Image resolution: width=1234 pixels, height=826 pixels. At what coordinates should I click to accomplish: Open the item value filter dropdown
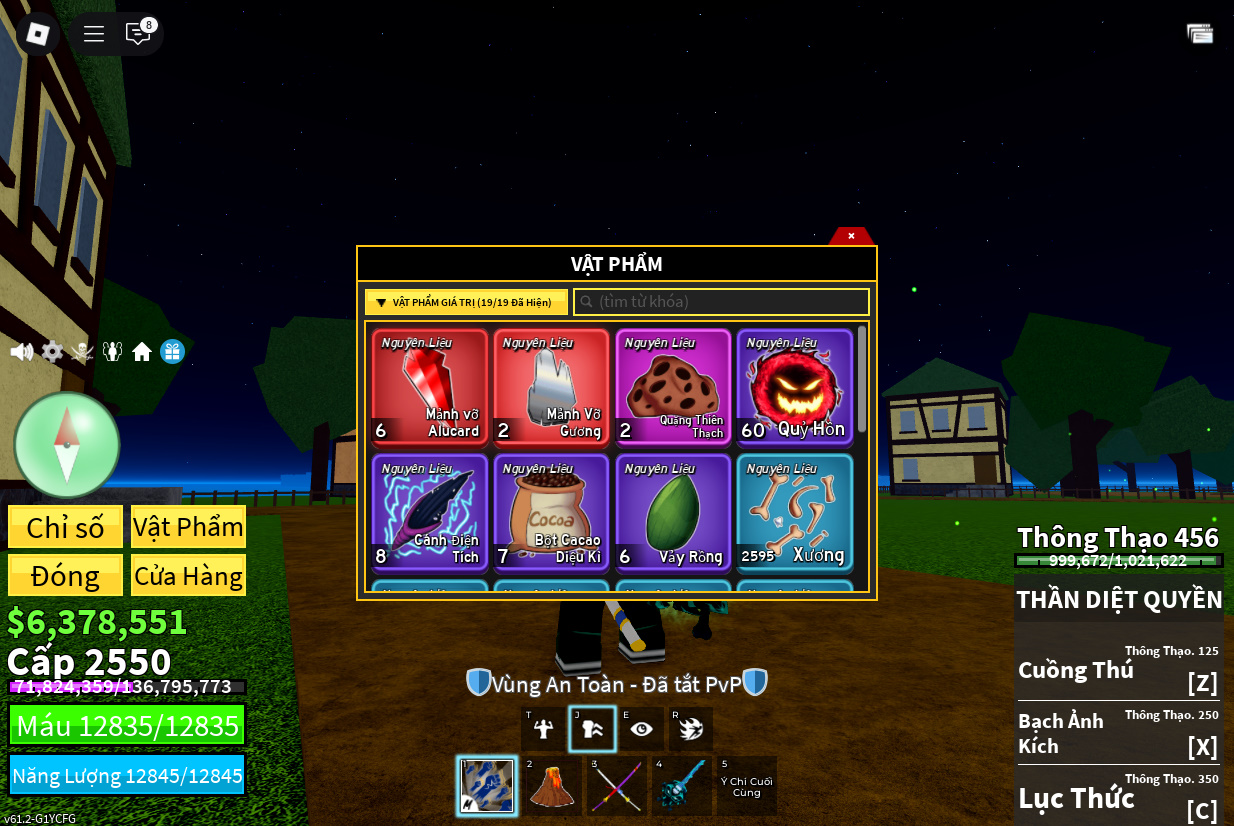coord(466,302)
